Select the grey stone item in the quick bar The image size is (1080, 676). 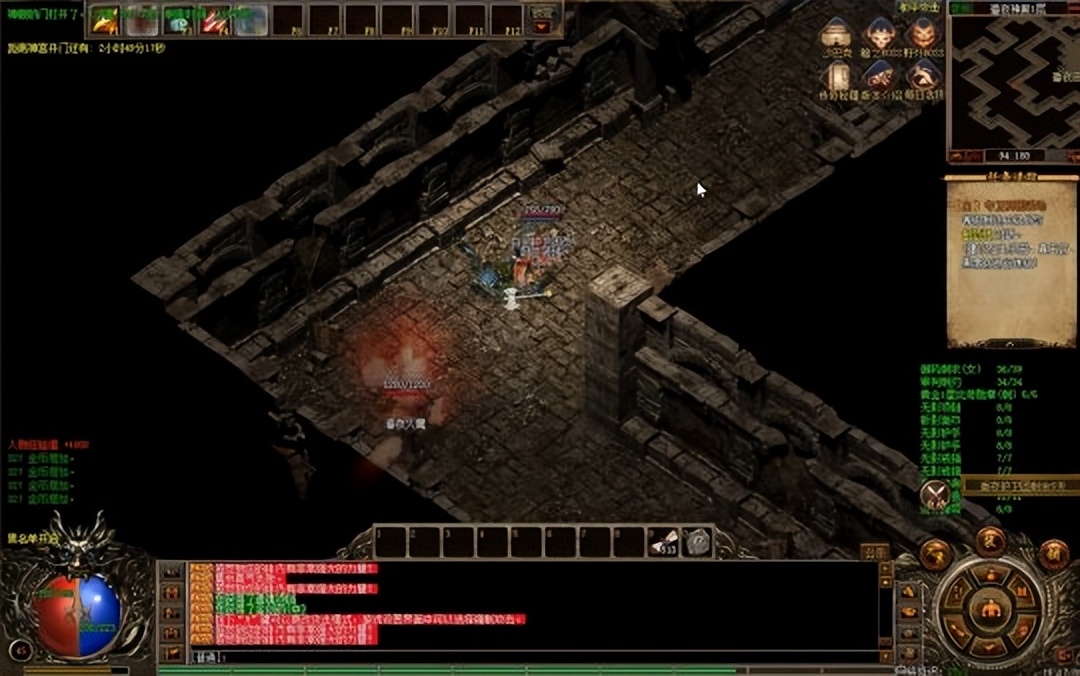696,542
